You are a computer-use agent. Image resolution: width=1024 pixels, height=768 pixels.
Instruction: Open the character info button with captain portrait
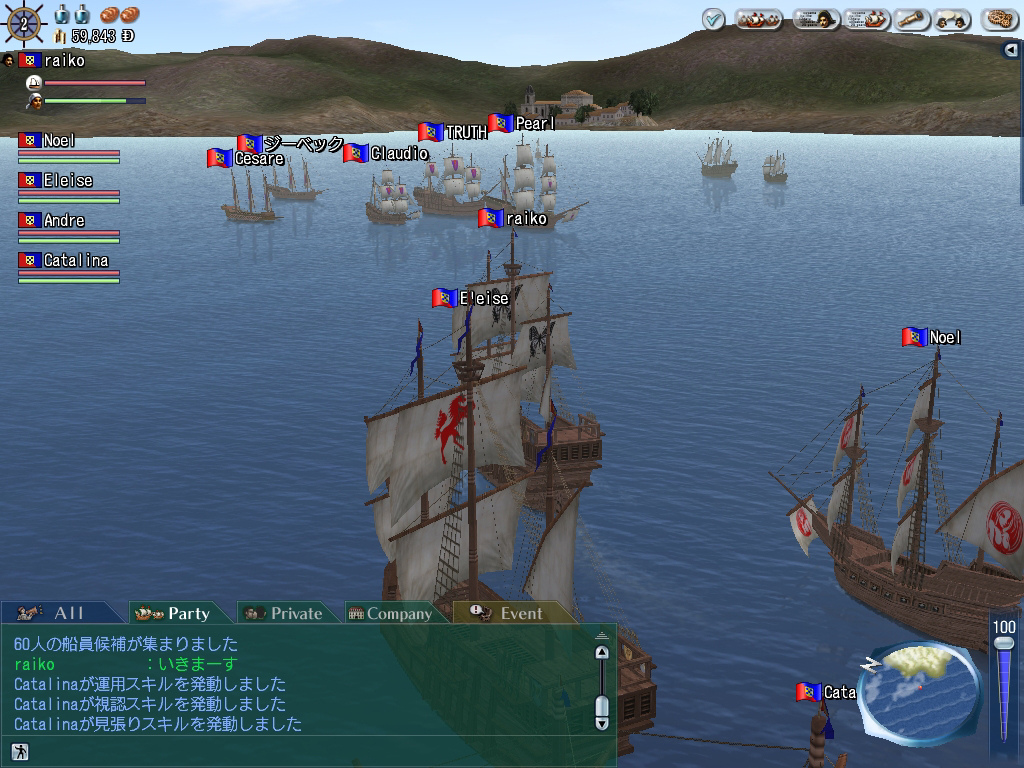tap(816, 19)
